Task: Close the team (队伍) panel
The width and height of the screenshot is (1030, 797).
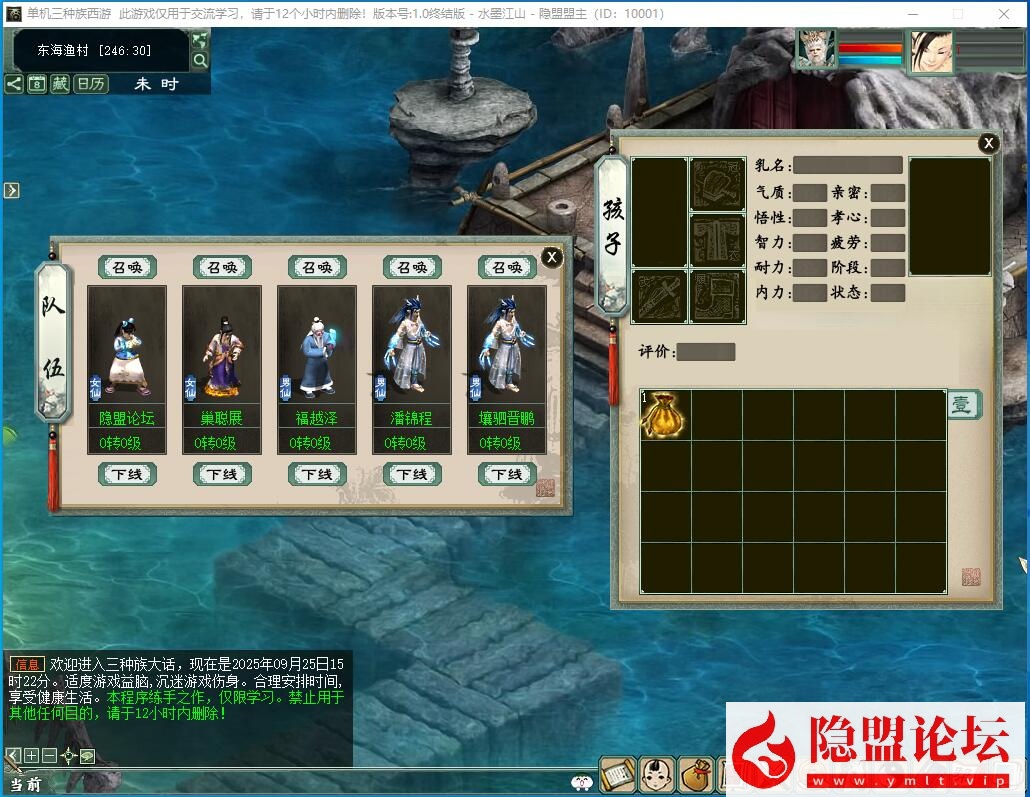Action: (x=552, y=257)
